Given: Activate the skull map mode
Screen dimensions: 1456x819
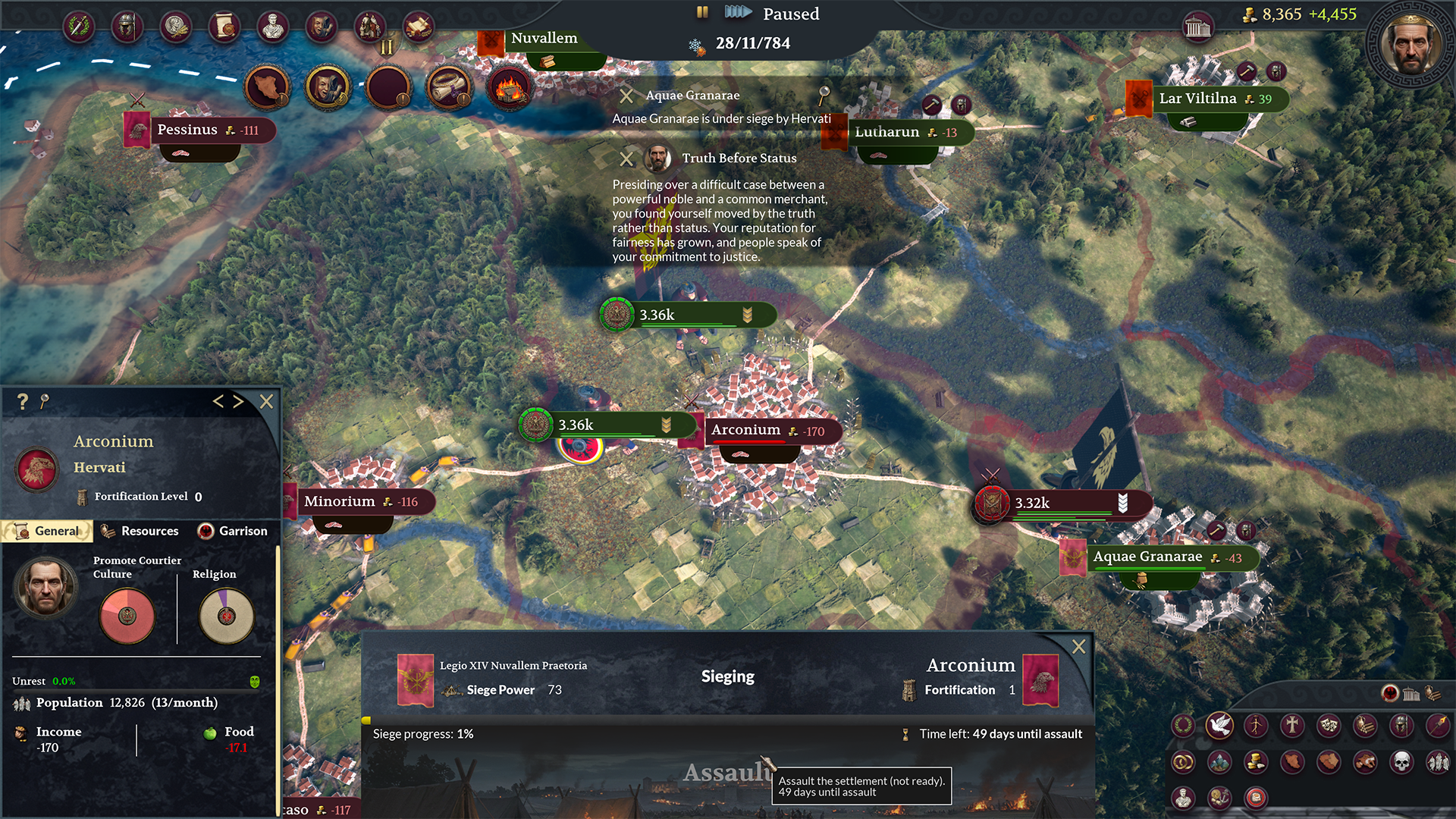Looking at the screenshot, I should pos(1401,761).
